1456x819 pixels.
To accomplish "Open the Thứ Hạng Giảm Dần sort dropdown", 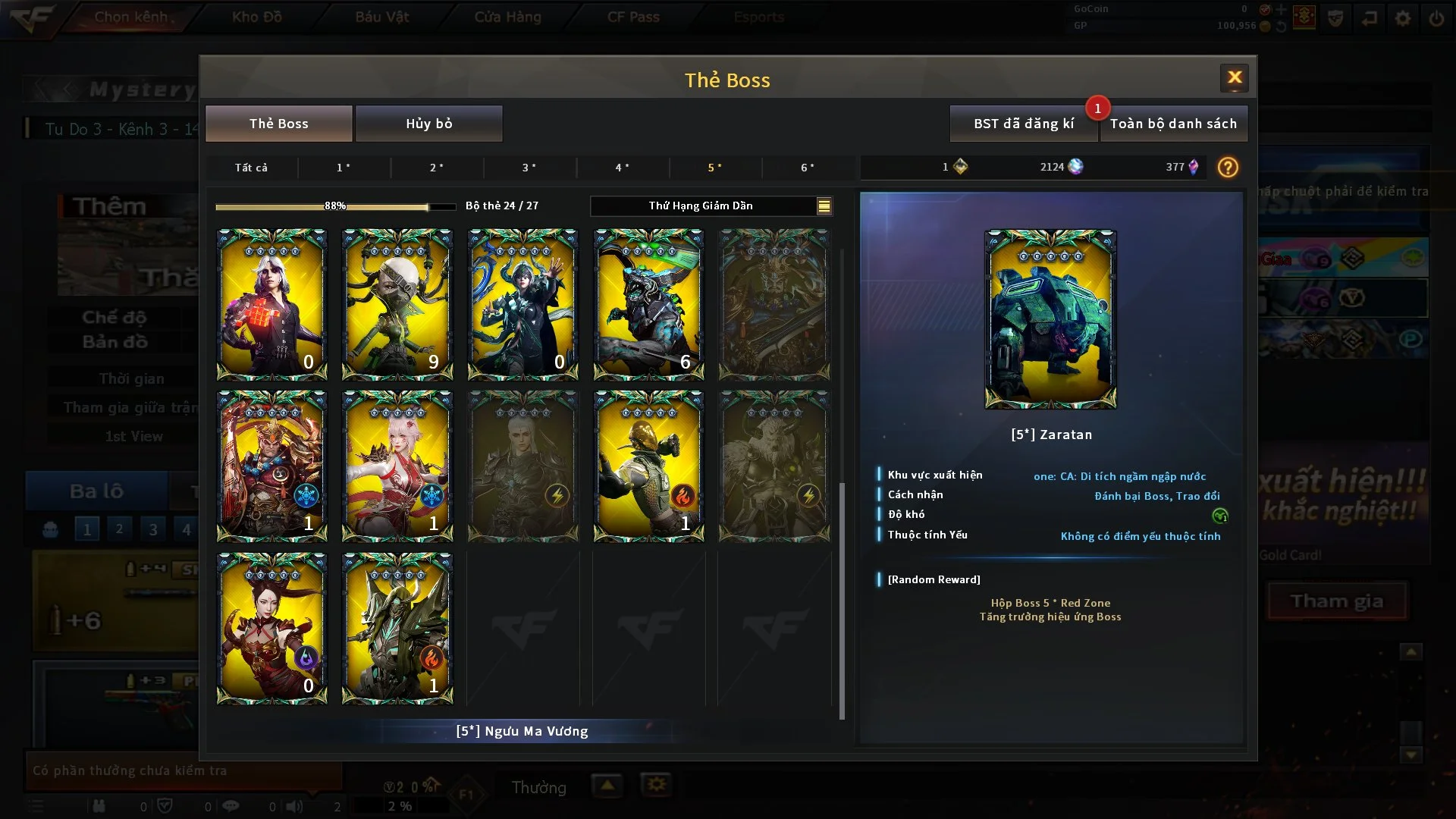I will [711, 206].
